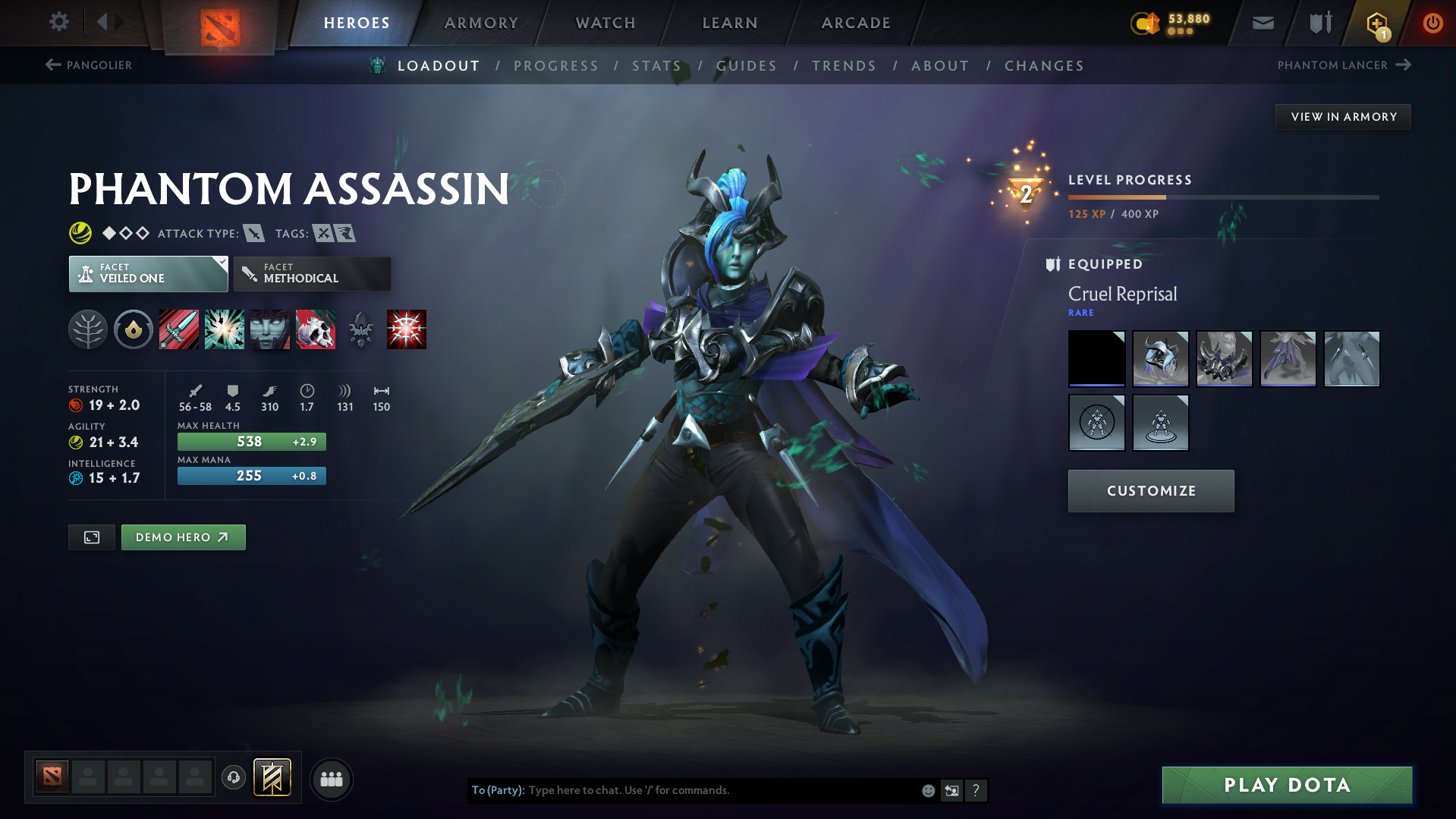This screenshot has width=1456, height=819.
Task: Select the Stifling Dagger ability icon
Action: tap(179, 329)
